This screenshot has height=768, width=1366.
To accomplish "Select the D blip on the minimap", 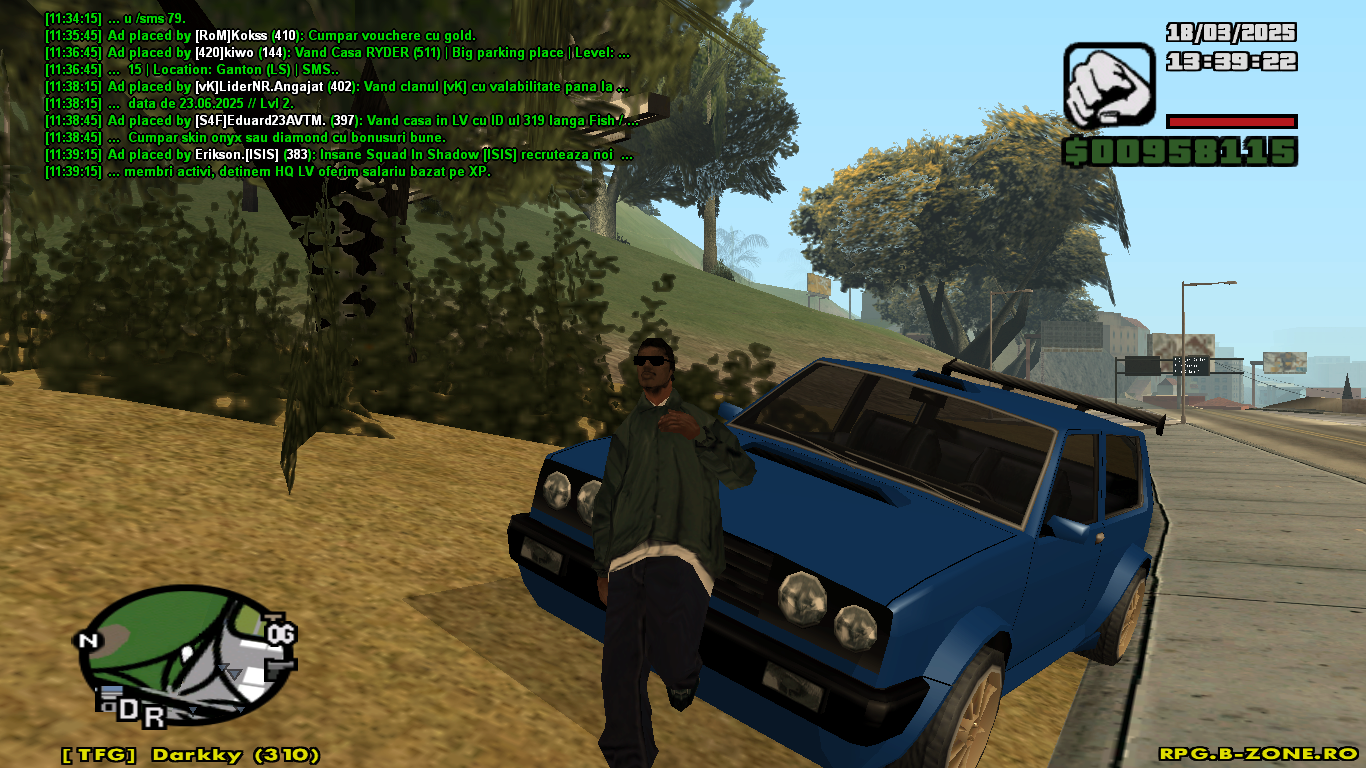I will (x=128, y=709).
